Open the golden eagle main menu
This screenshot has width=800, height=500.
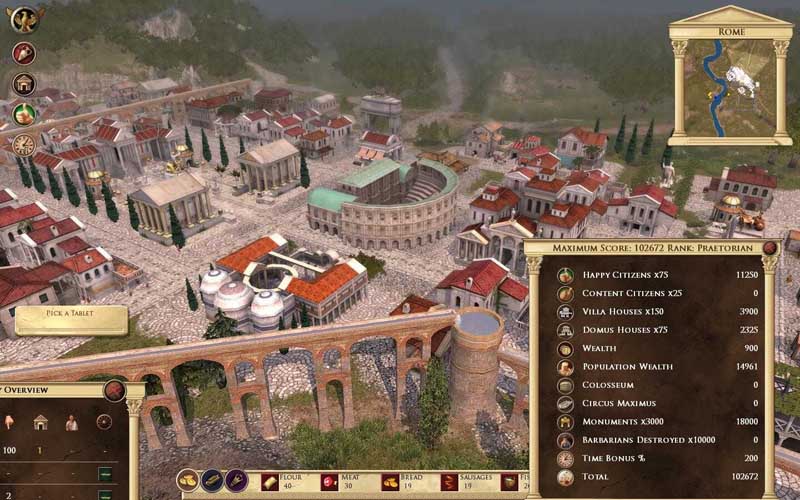coord(24,18)
